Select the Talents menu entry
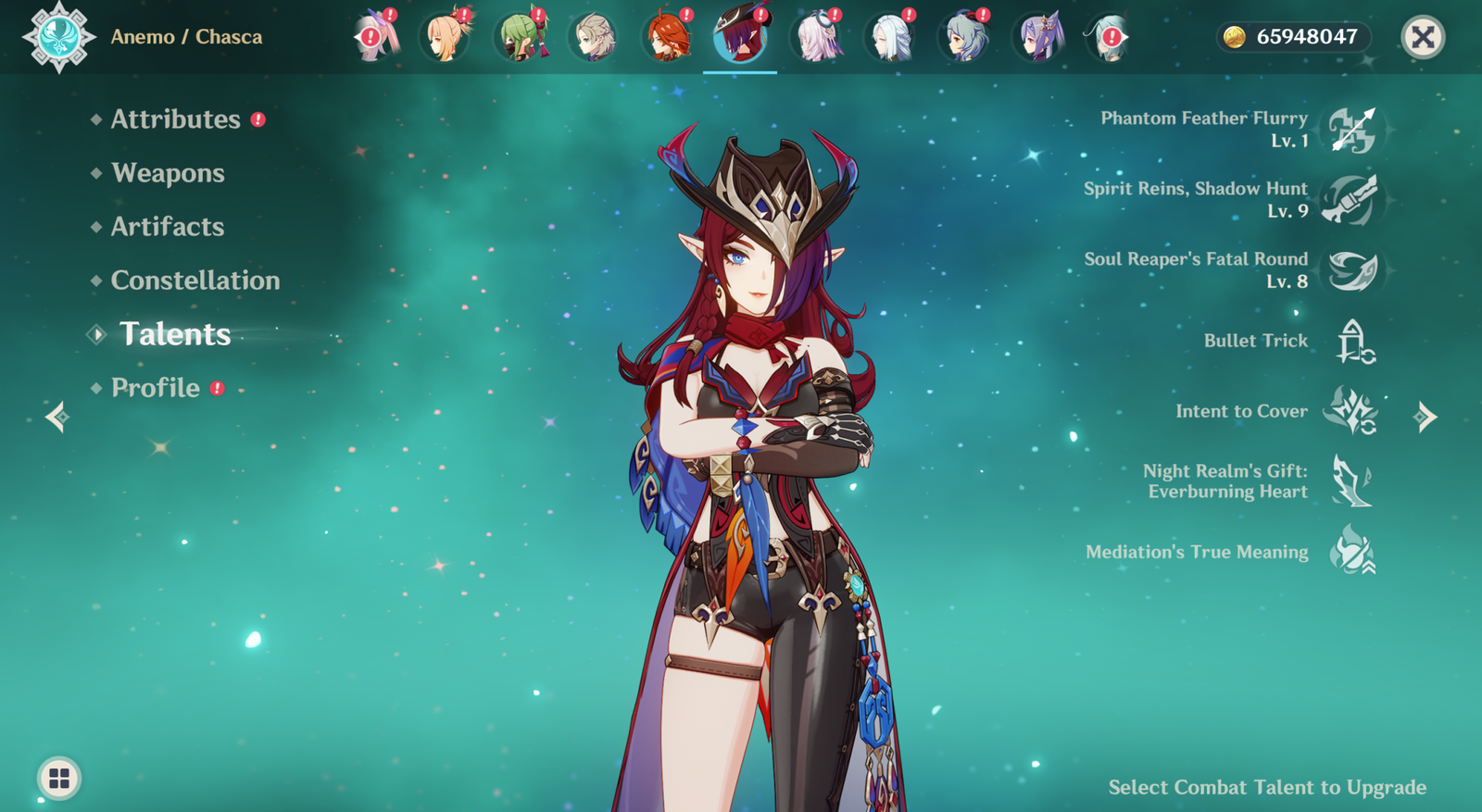 (x=175, y=334)
